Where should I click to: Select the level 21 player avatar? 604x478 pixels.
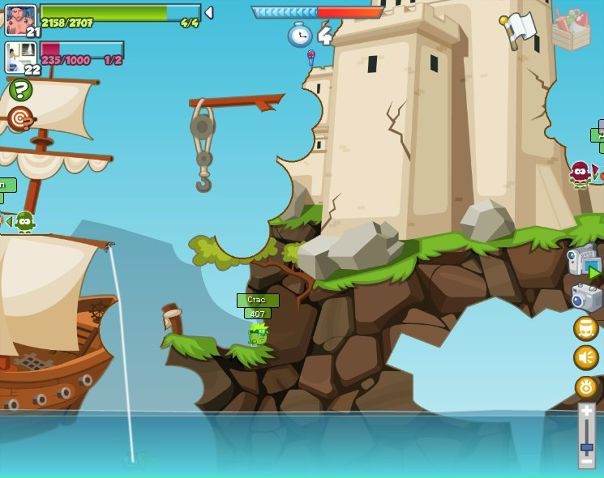20,20
